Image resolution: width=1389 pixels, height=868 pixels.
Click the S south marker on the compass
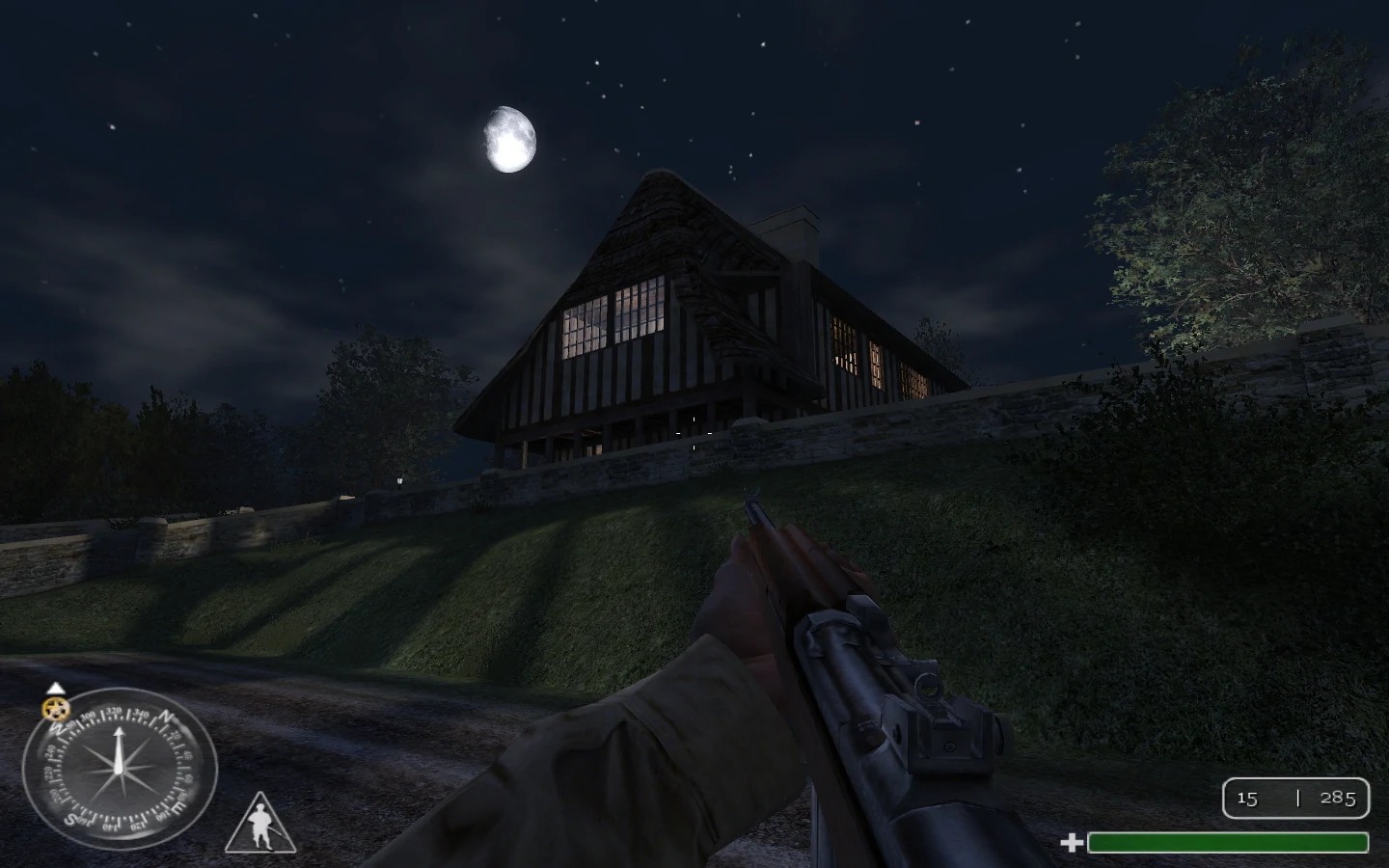tap(69, 820)
